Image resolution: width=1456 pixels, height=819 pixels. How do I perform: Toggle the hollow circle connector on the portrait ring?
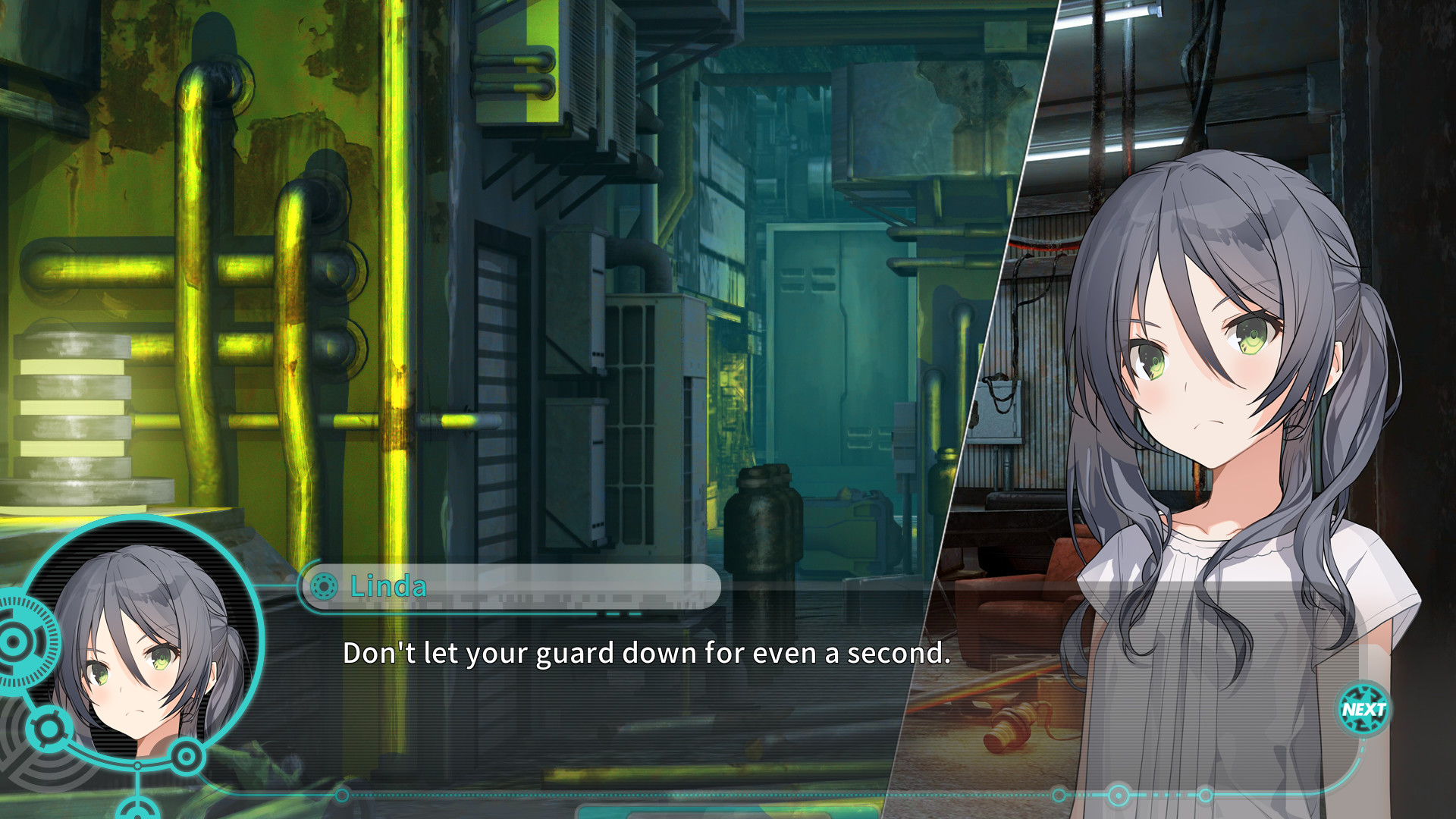pyautogui.click(x=138, y=766)
